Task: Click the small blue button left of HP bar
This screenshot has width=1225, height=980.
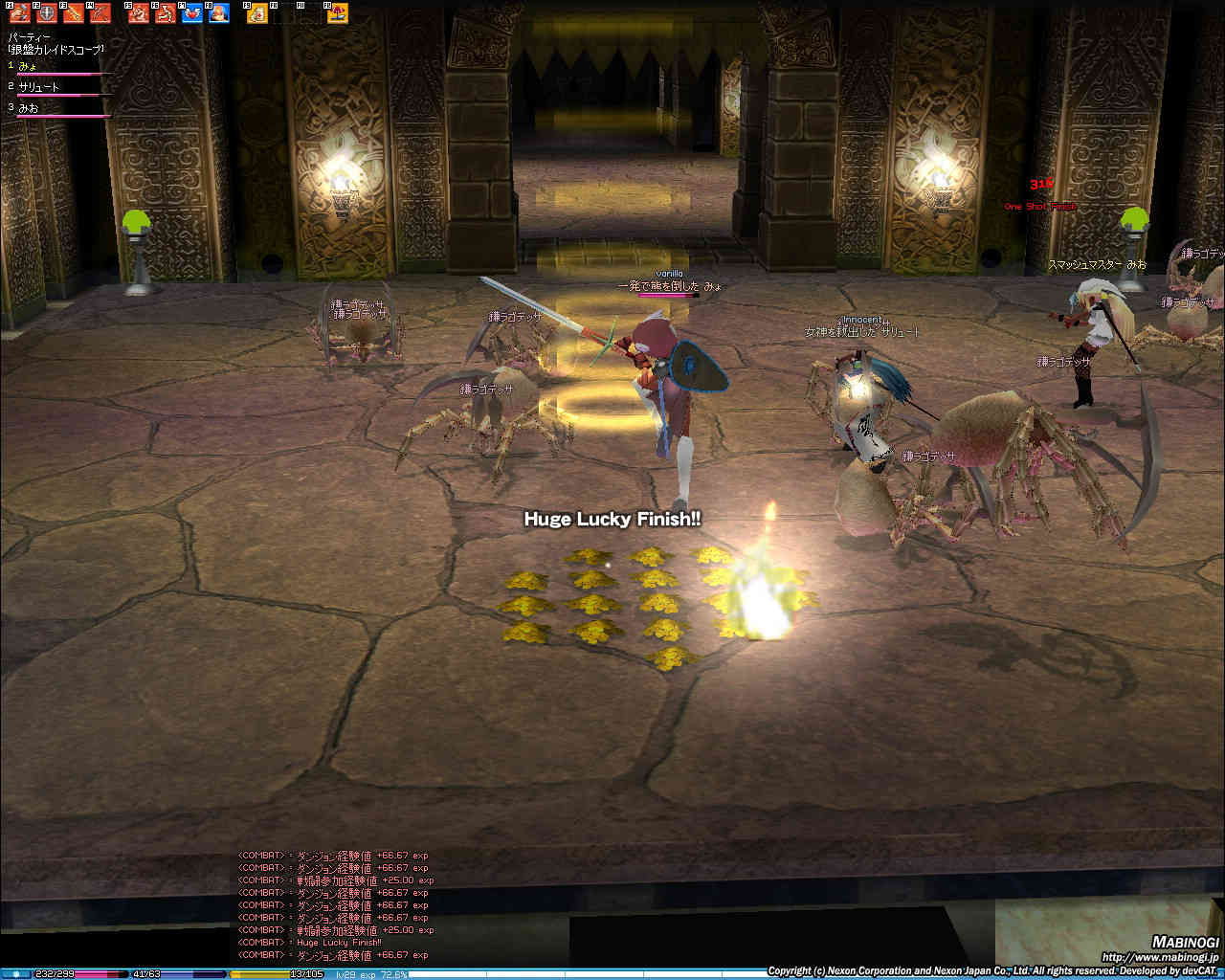Action: pyautogui.click(x=16, y=974)
